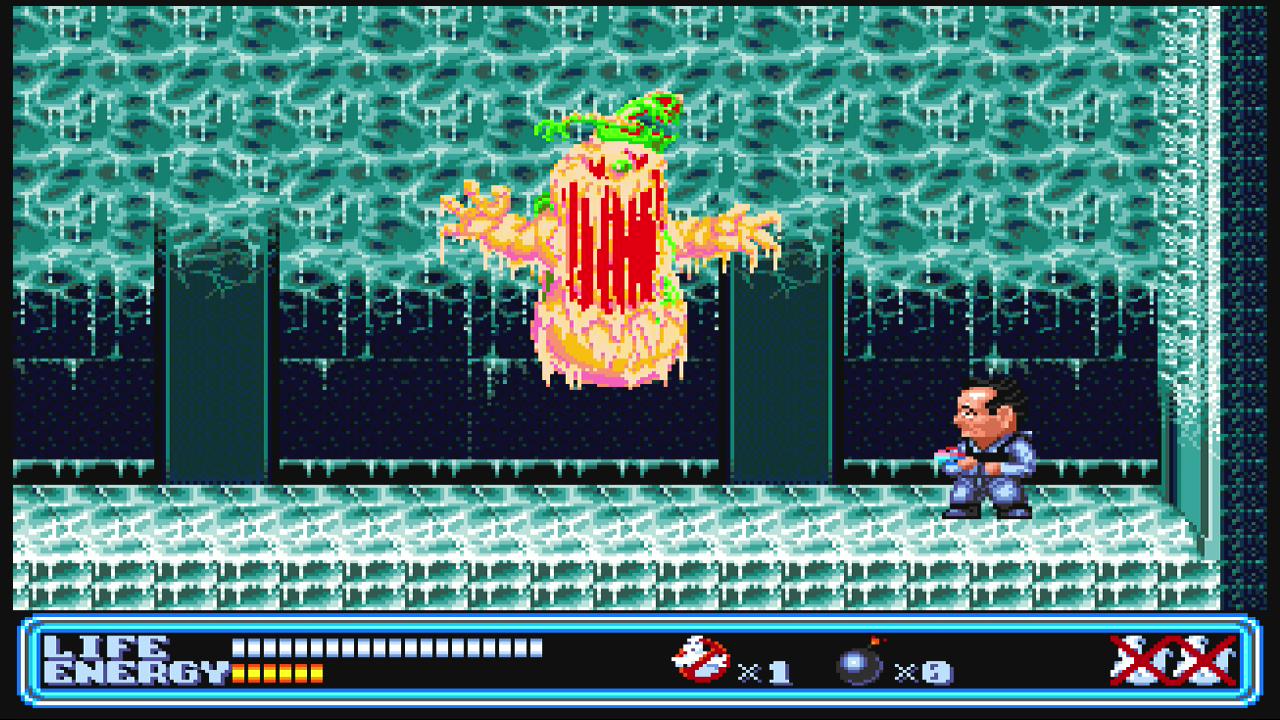Click the Ghostbusters logo lives icon

[x=701, y=660]
